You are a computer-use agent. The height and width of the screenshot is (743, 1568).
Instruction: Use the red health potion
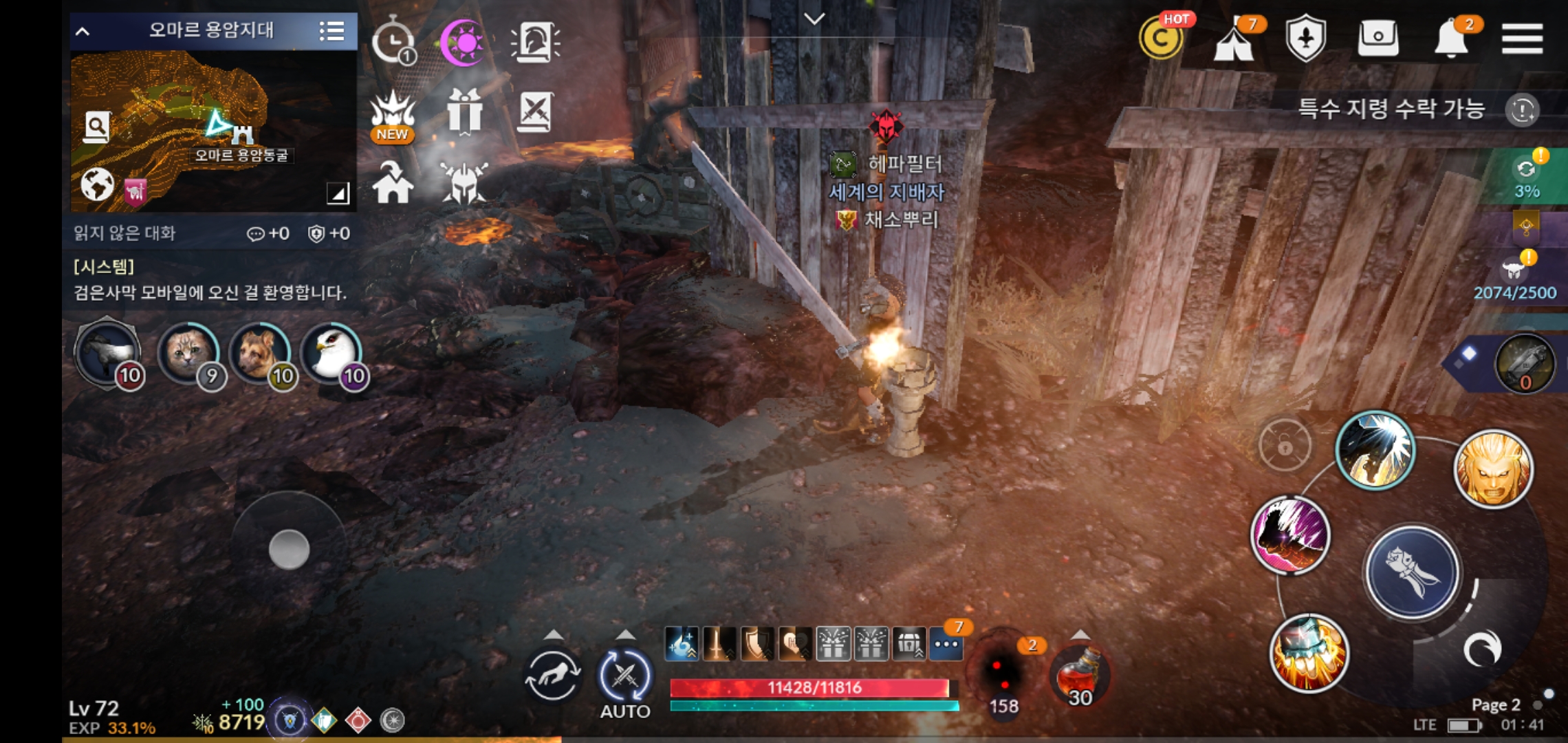1080,676
